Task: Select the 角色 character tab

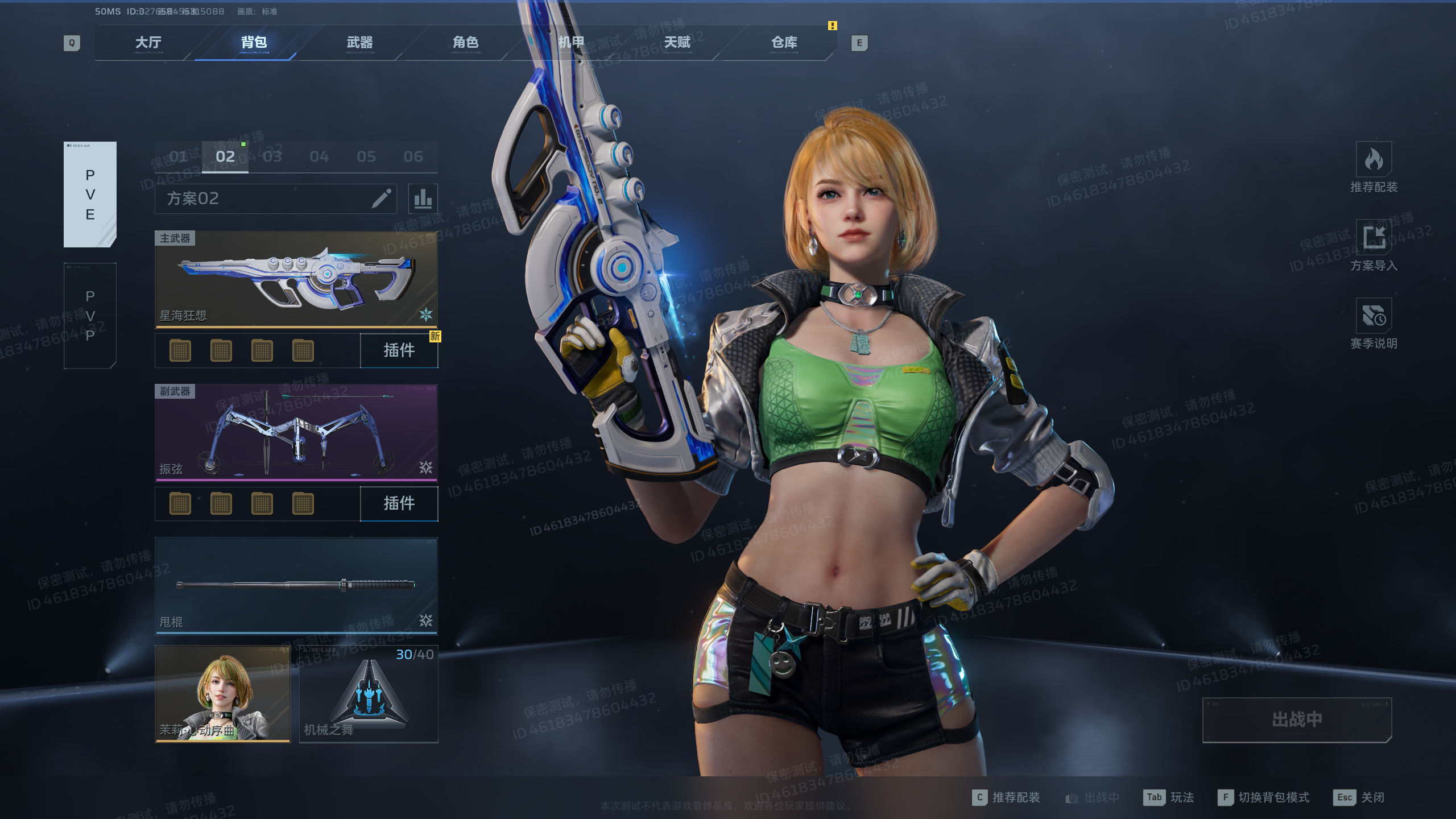Action: click(465, 43)
